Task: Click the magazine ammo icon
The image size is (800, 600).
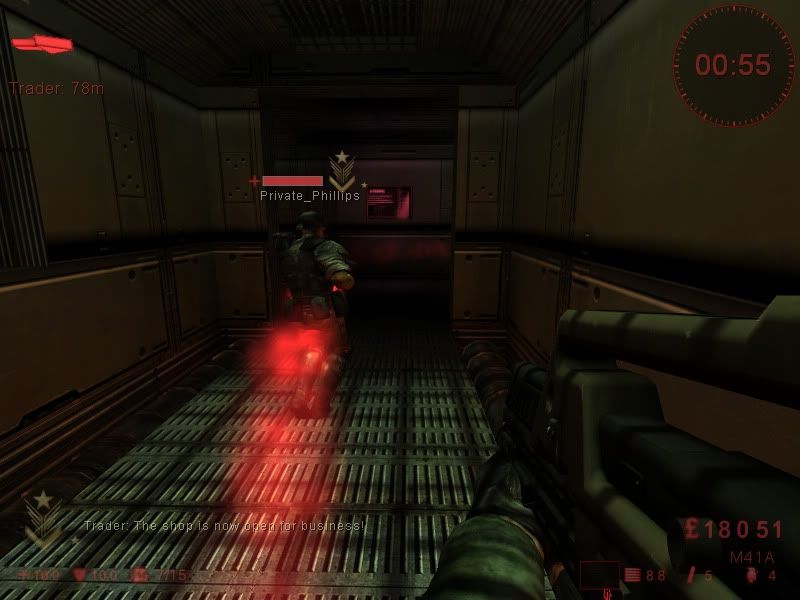Action: [632, 575]
